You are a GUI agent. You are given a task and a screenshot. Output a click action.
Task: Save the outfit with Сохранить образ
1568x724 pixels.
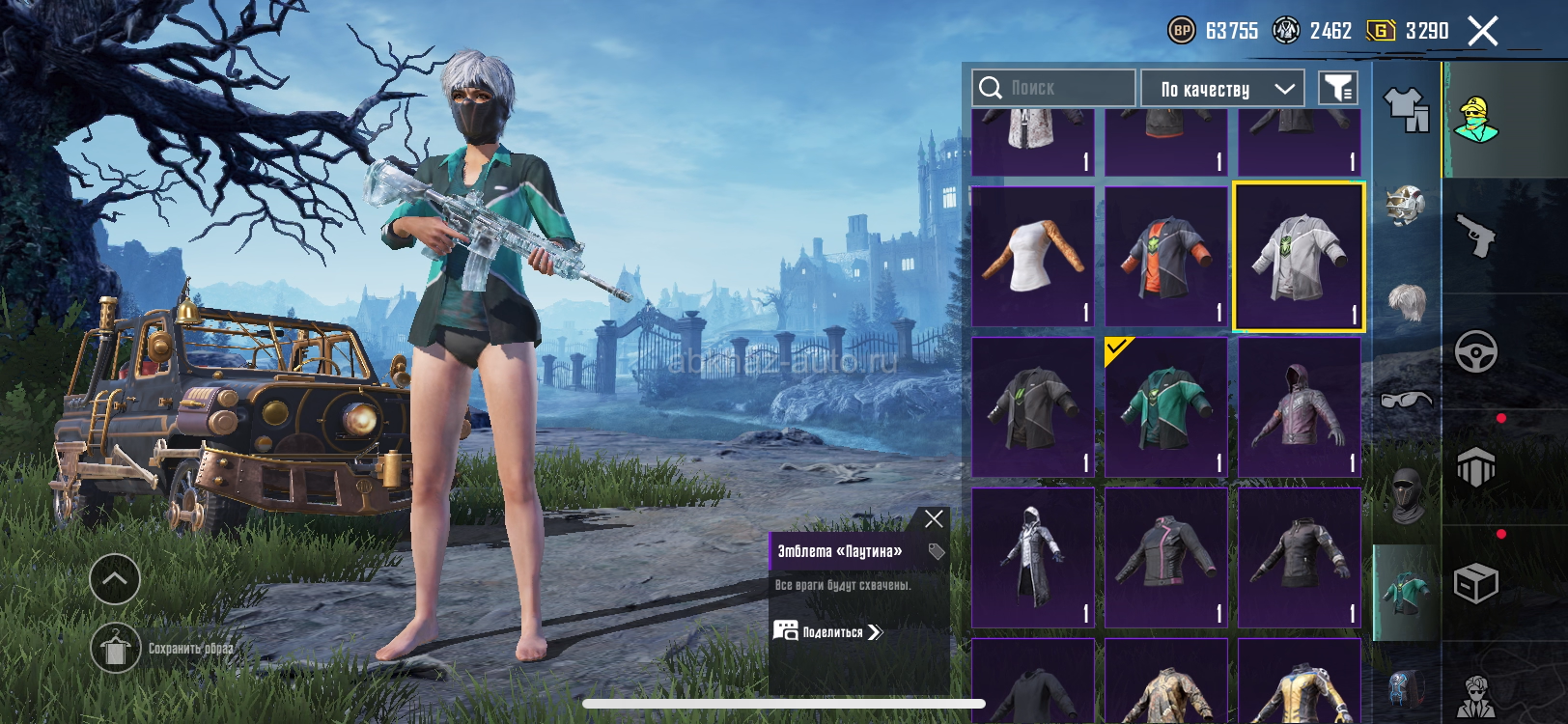click(x=116, y=650)
